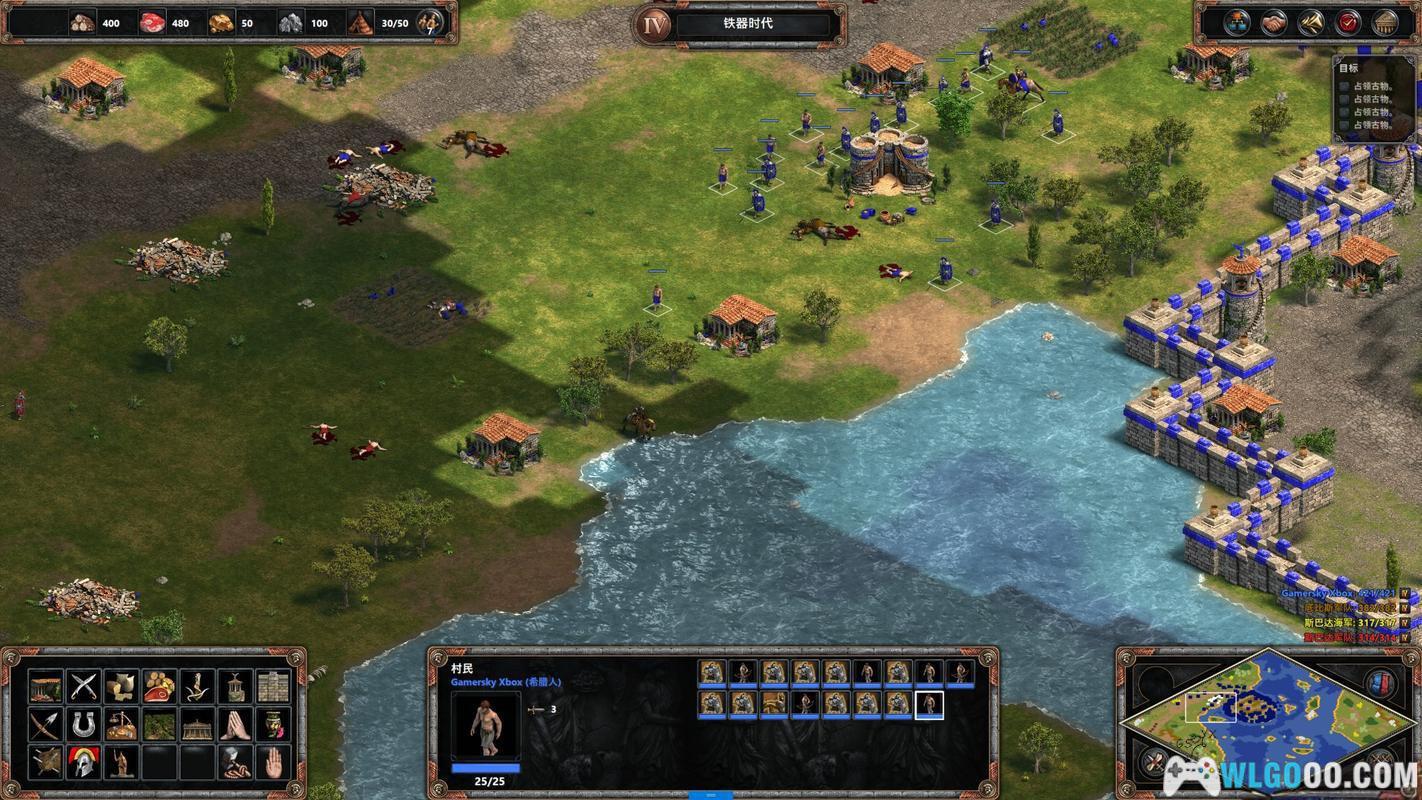Select the stone wall build icon
The image size is (1422, 800).
[273, 686]
